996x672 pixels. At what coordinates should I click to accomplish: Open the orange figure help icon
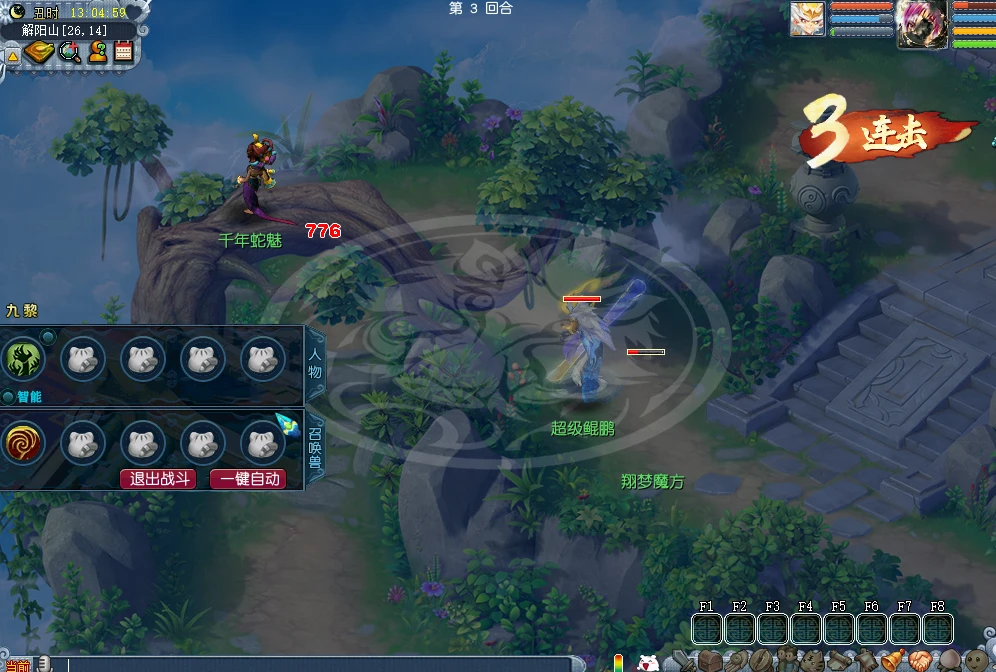click(x=97, y=52)
